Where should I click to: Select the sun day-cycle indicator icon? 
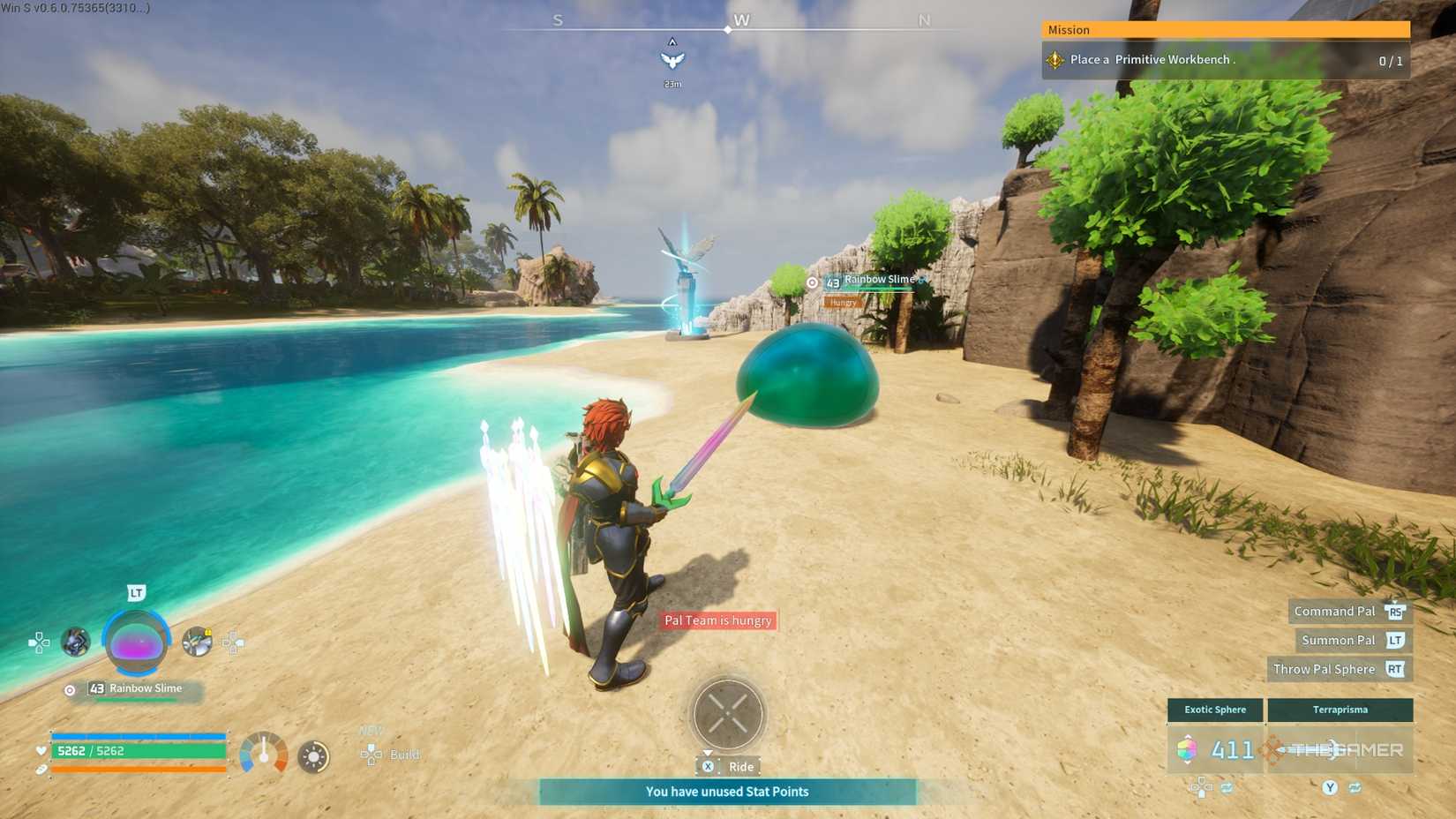[314, 755]
